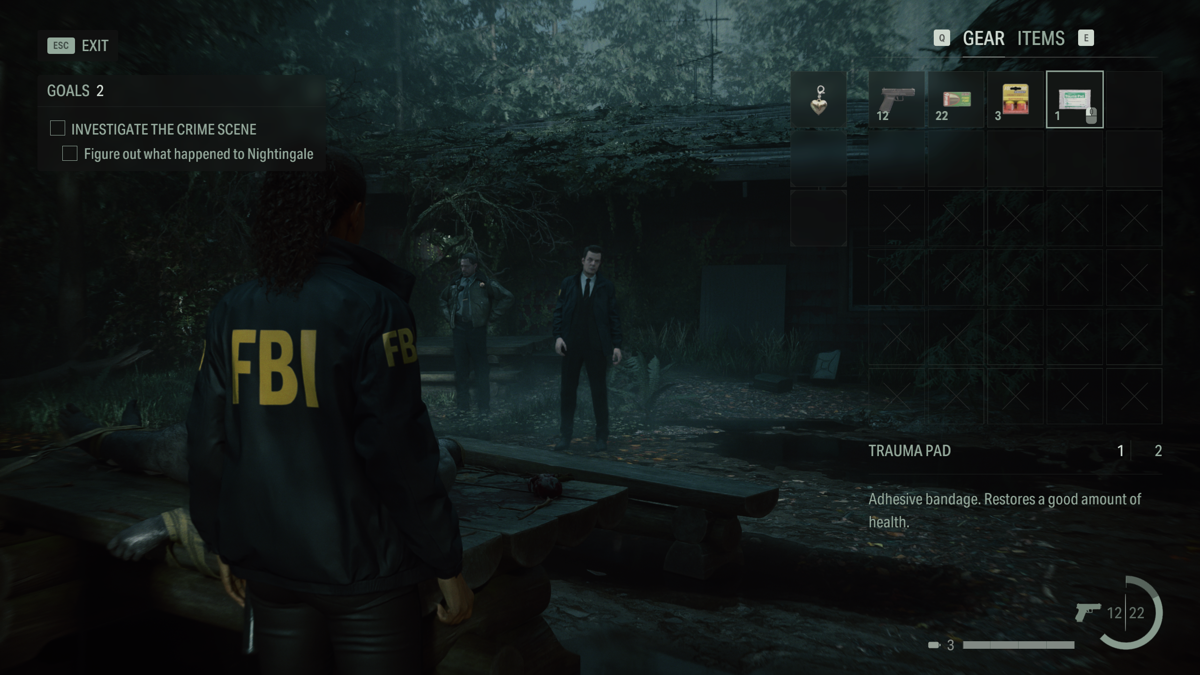Viewport: 1200px width, 675px height.
Task: Toggle the Investigate the Crime Scene goal
Action: click(58, 129)
